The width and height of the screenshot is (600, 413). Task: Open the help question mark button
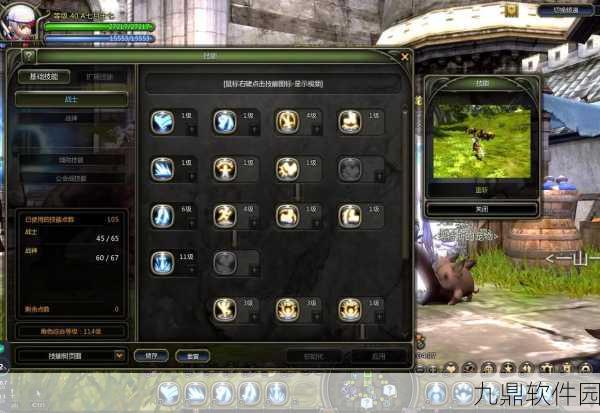pos(28,57)
